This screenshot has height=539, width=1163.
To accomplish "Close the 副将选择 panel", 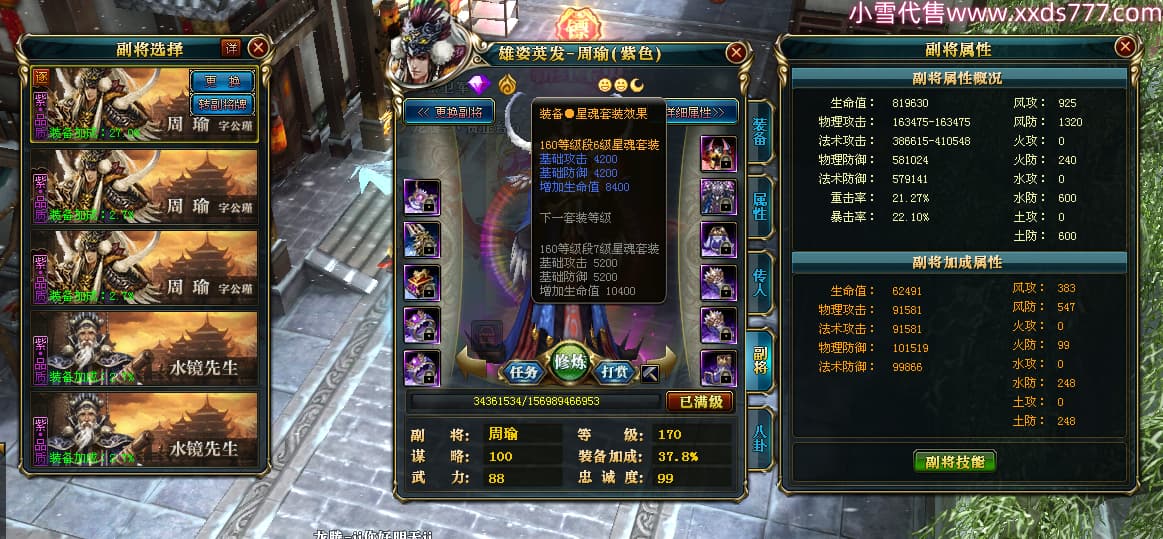I will click(x=257, y=47).
